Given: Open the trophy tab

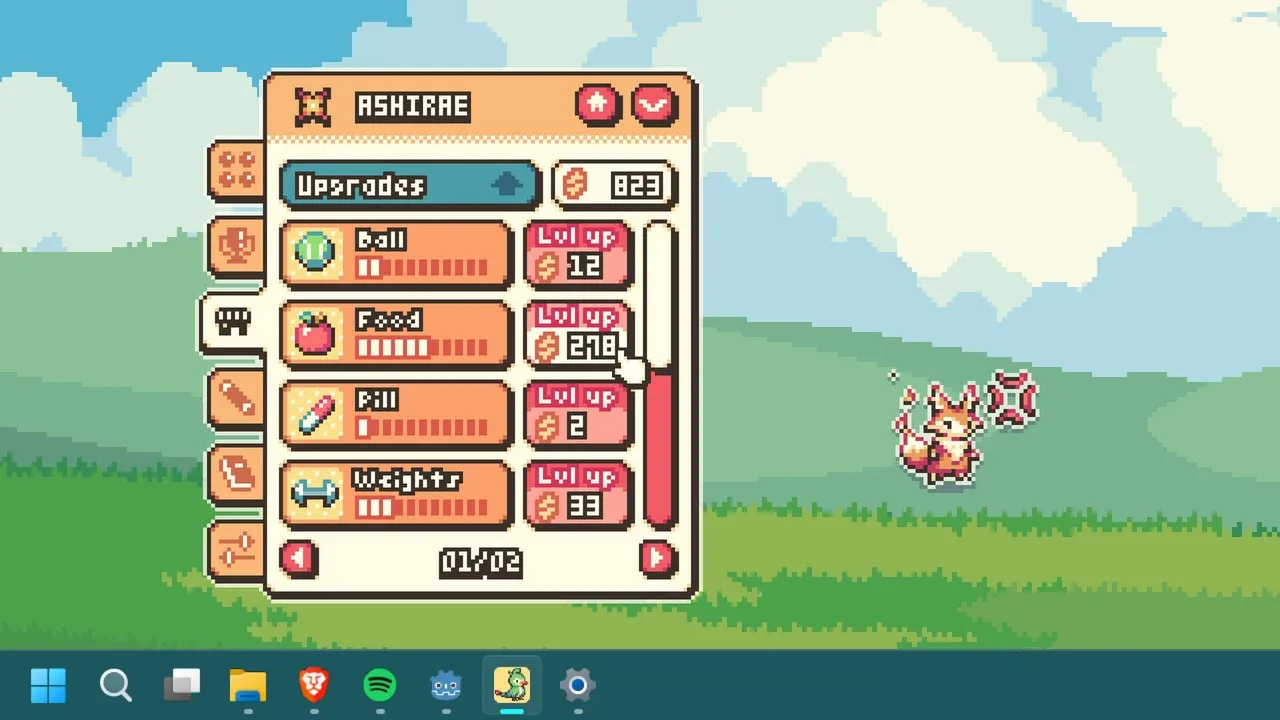Looking at the screenshot, I should tap(237, 246).
